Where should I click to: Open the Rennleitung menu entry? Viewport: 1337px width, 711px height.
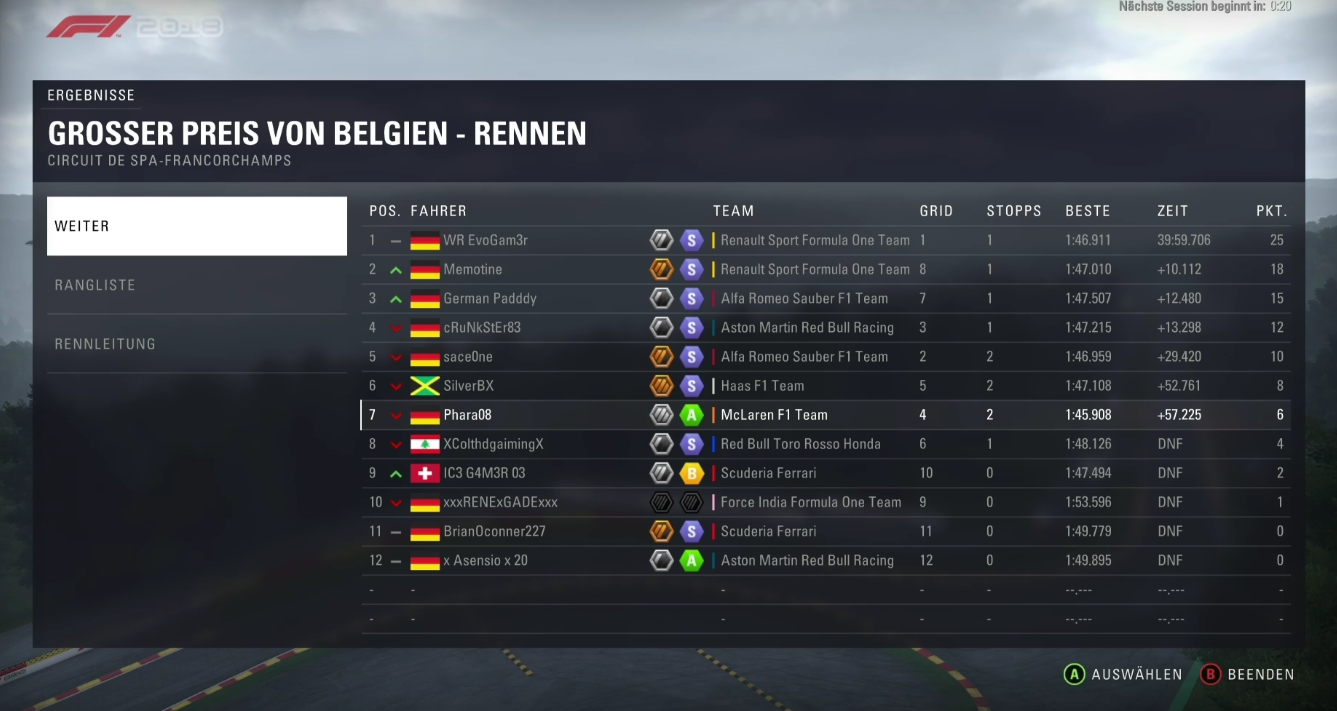click(x=196, y=344)
